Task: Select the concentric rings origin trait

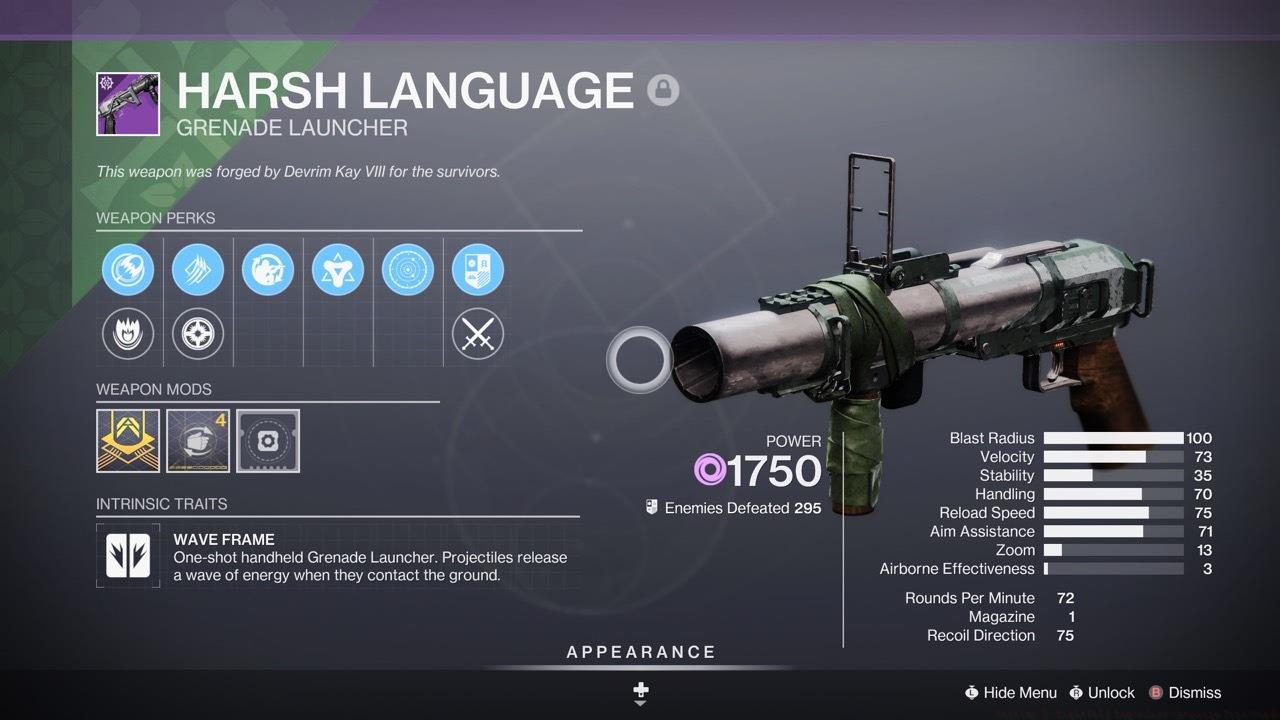Action: coord(408,269)
